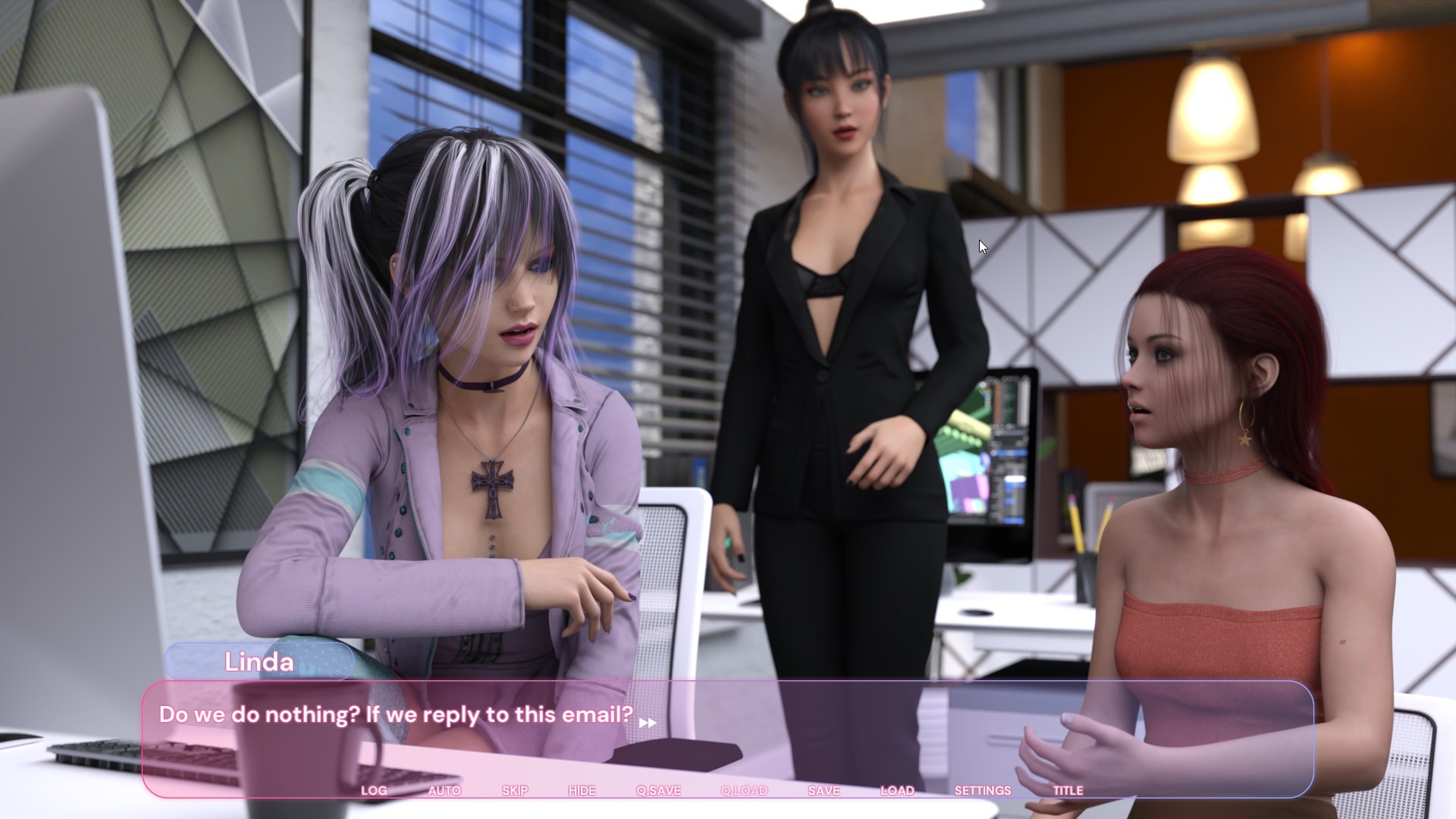Viewport: 1456px width, 819px height.
Task: Quick save progress with Q.SAVE
Action: click(660, 790)
